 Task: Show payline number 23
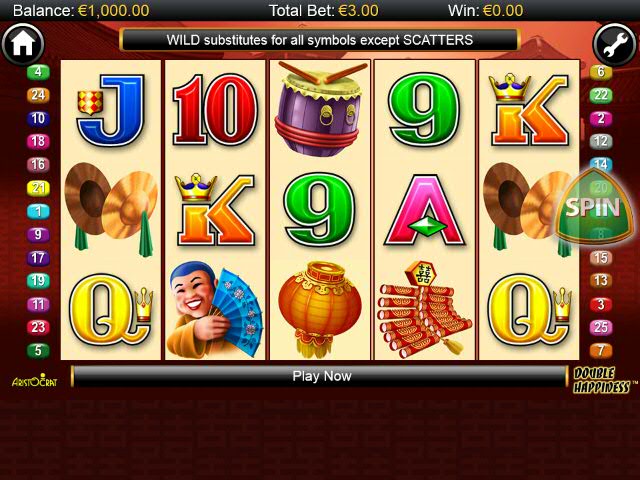38,327
